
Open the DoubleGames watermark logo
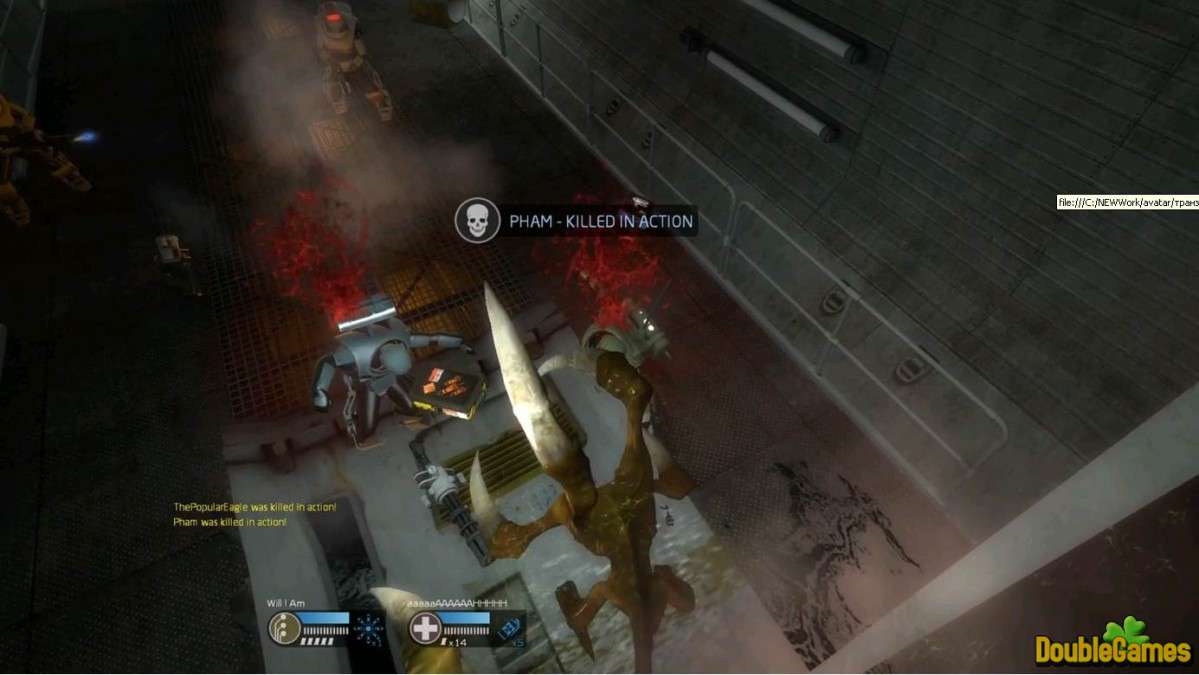(x=1113, y=645)
